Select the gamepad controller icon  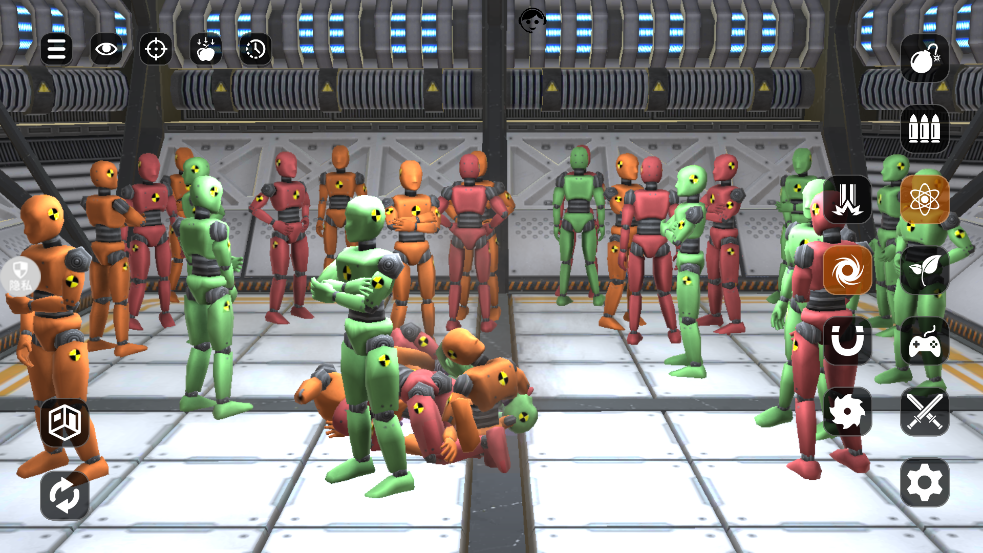[924, 341]
